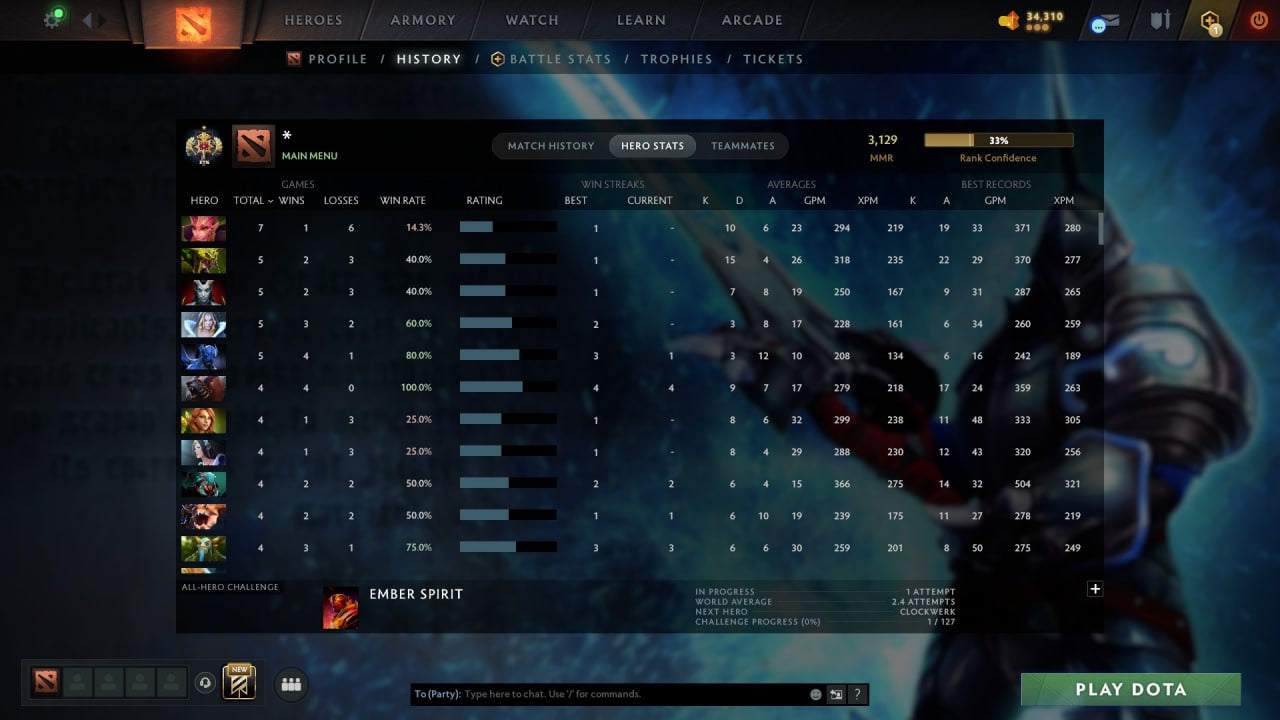Toggle the chat channel icon beside emoticons

(x=836, y=693)
